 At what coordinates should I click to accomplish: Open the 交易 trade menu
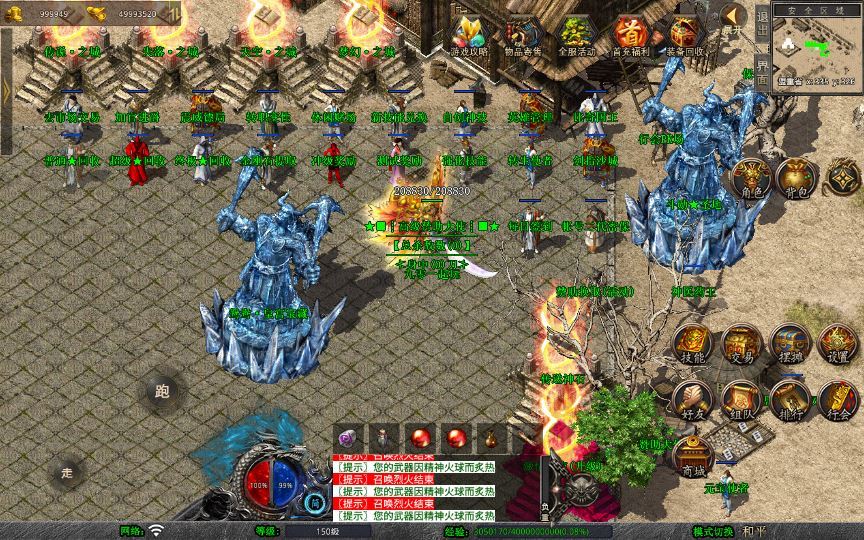[x=740, y=344]
